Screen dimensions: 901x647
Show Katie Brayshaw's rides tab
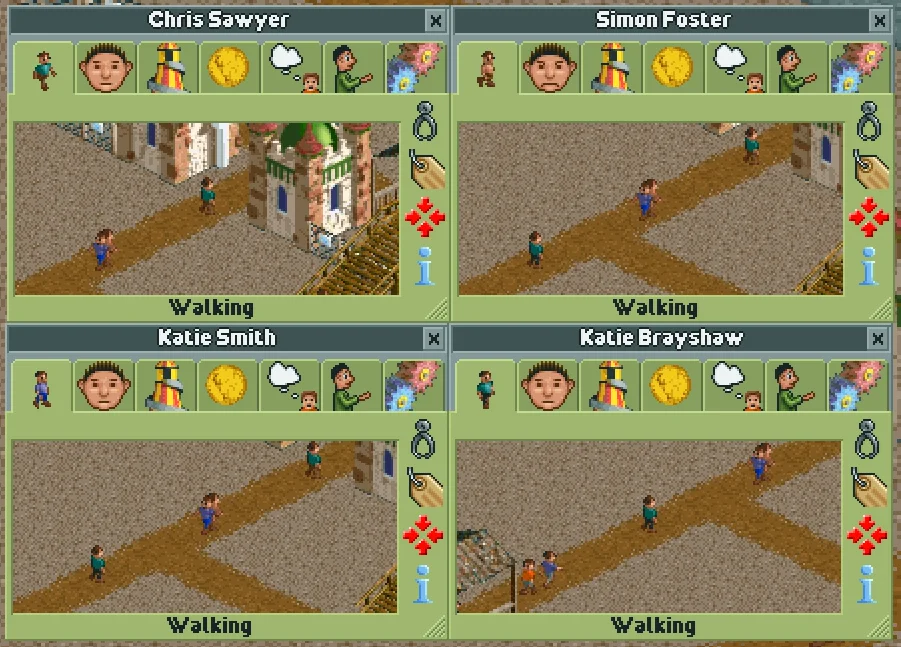(610, 387)
